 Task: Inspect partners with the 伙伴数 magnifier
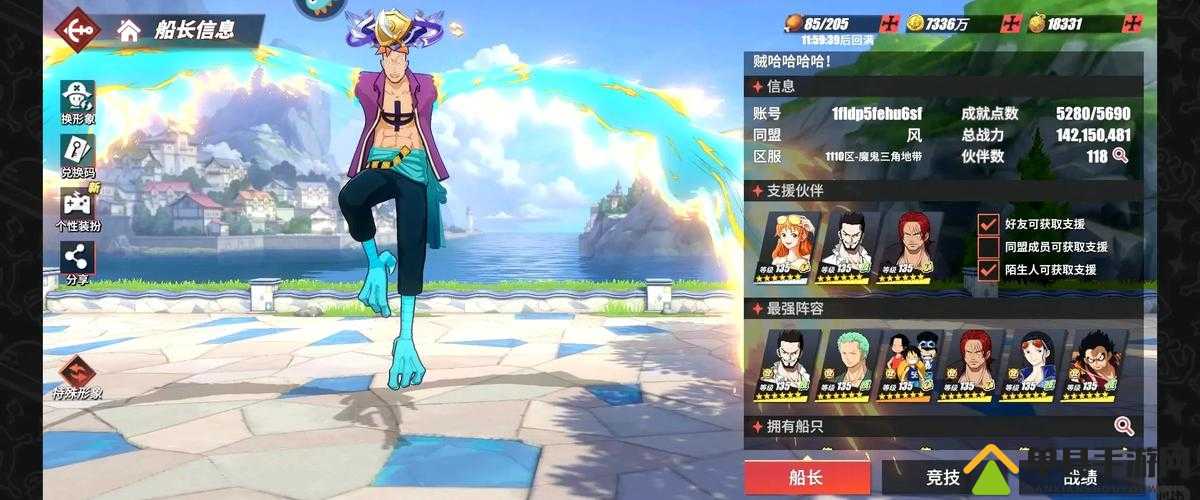point(1120,156)
